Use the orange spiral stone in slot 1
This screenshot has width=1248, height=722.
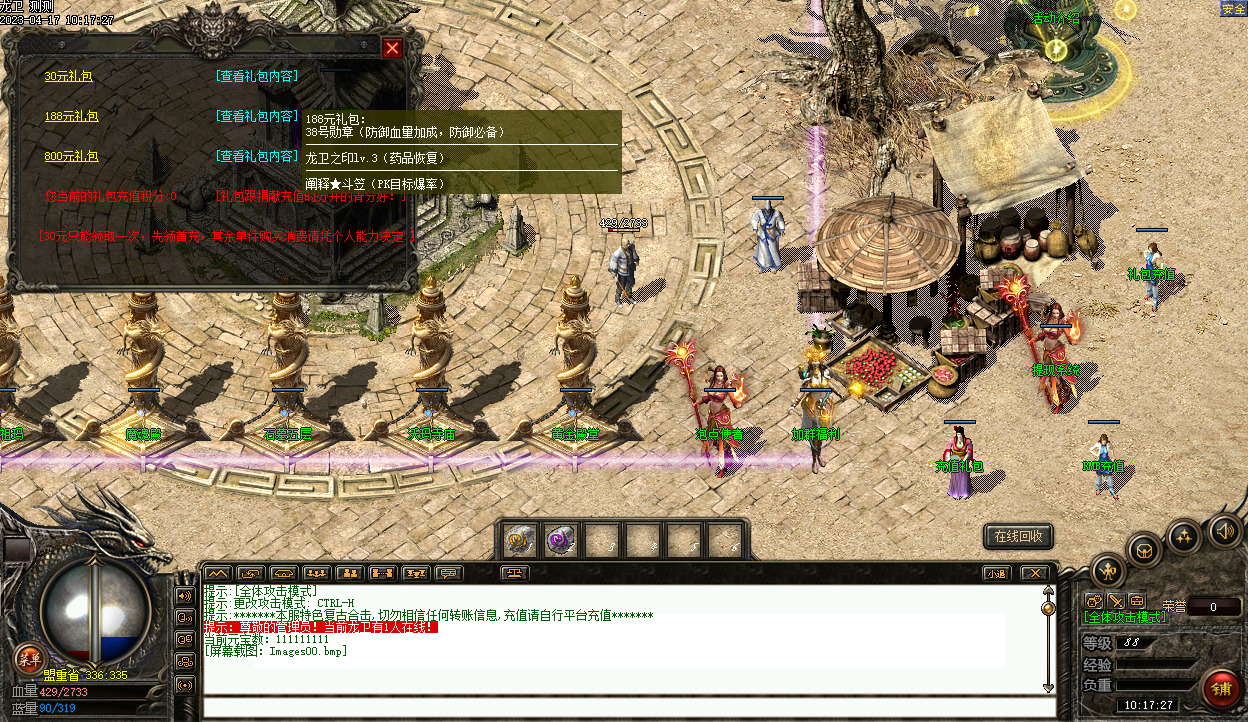pos(519,540)
